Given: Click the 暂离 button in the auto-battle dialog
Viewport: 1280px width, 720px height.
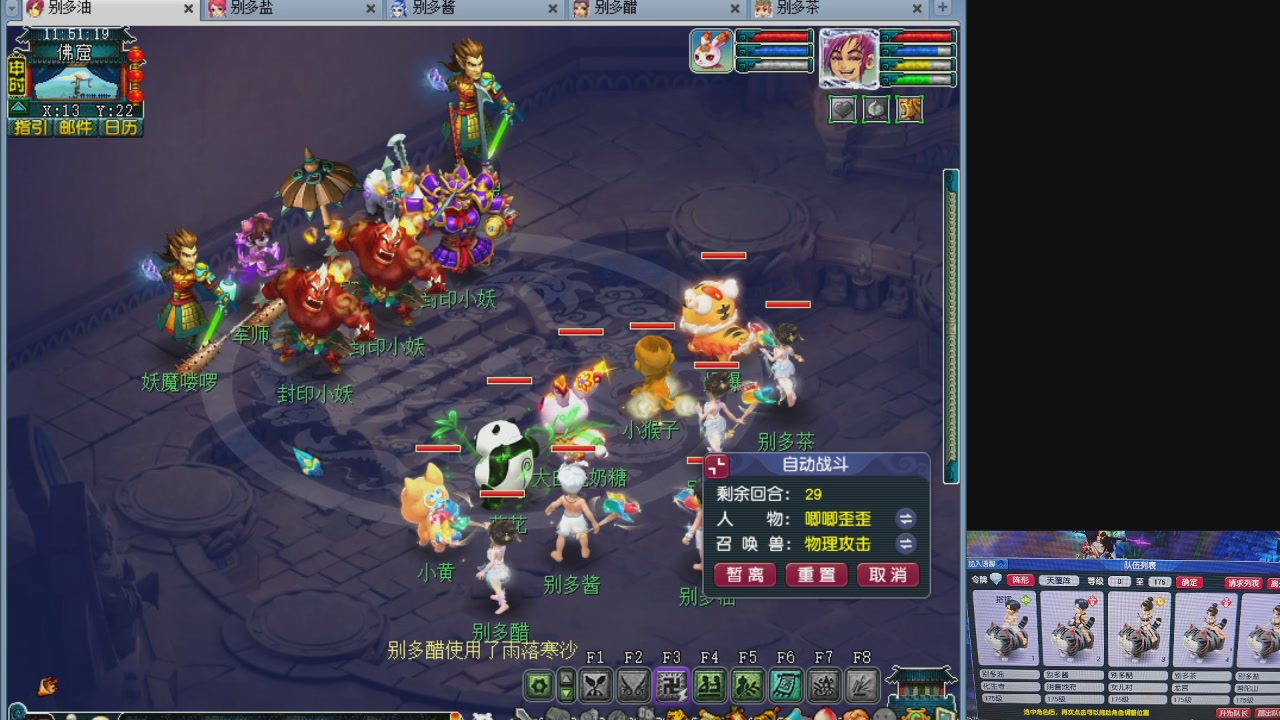Looking at the screenshot, I should 744,575.
